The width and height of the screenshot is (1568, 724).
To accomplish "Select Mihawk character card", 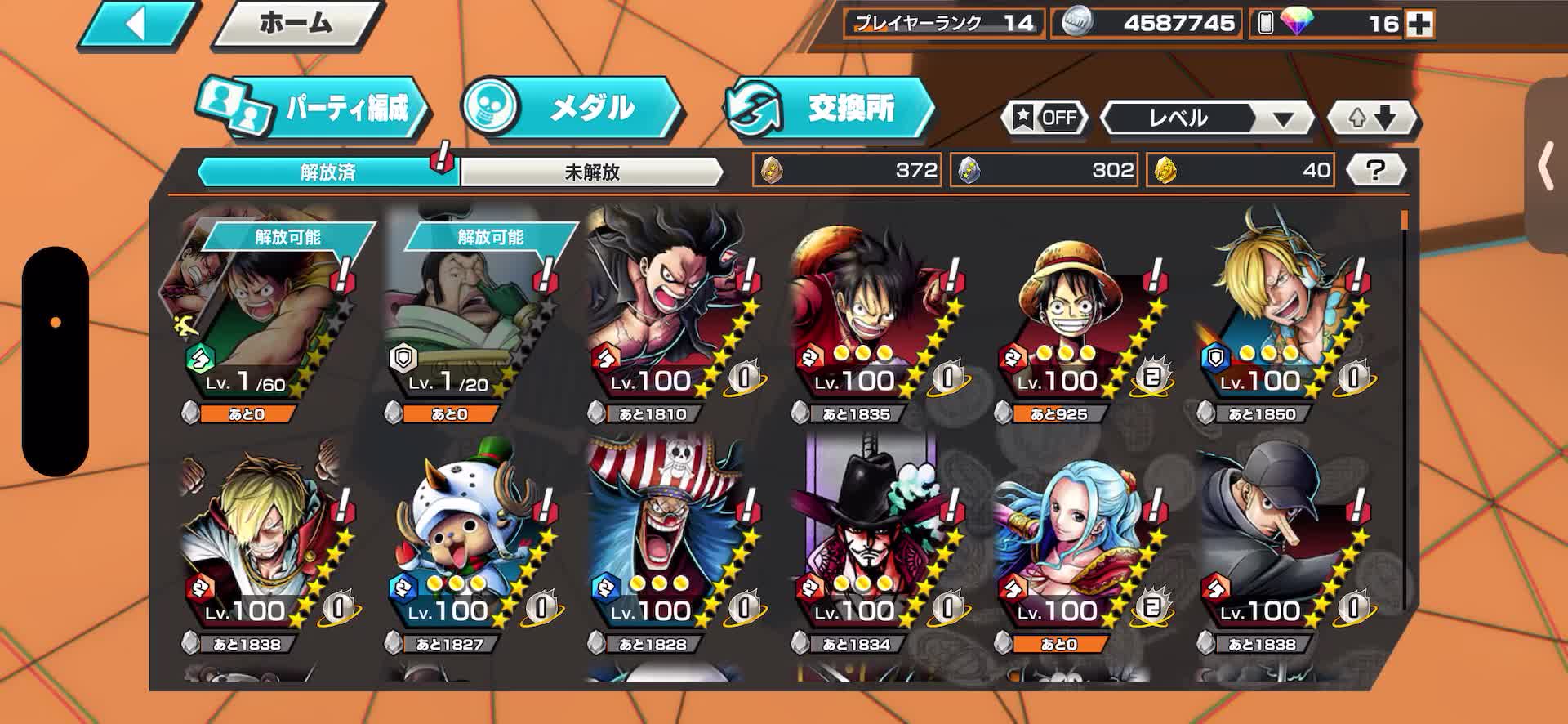I will 870,547.
